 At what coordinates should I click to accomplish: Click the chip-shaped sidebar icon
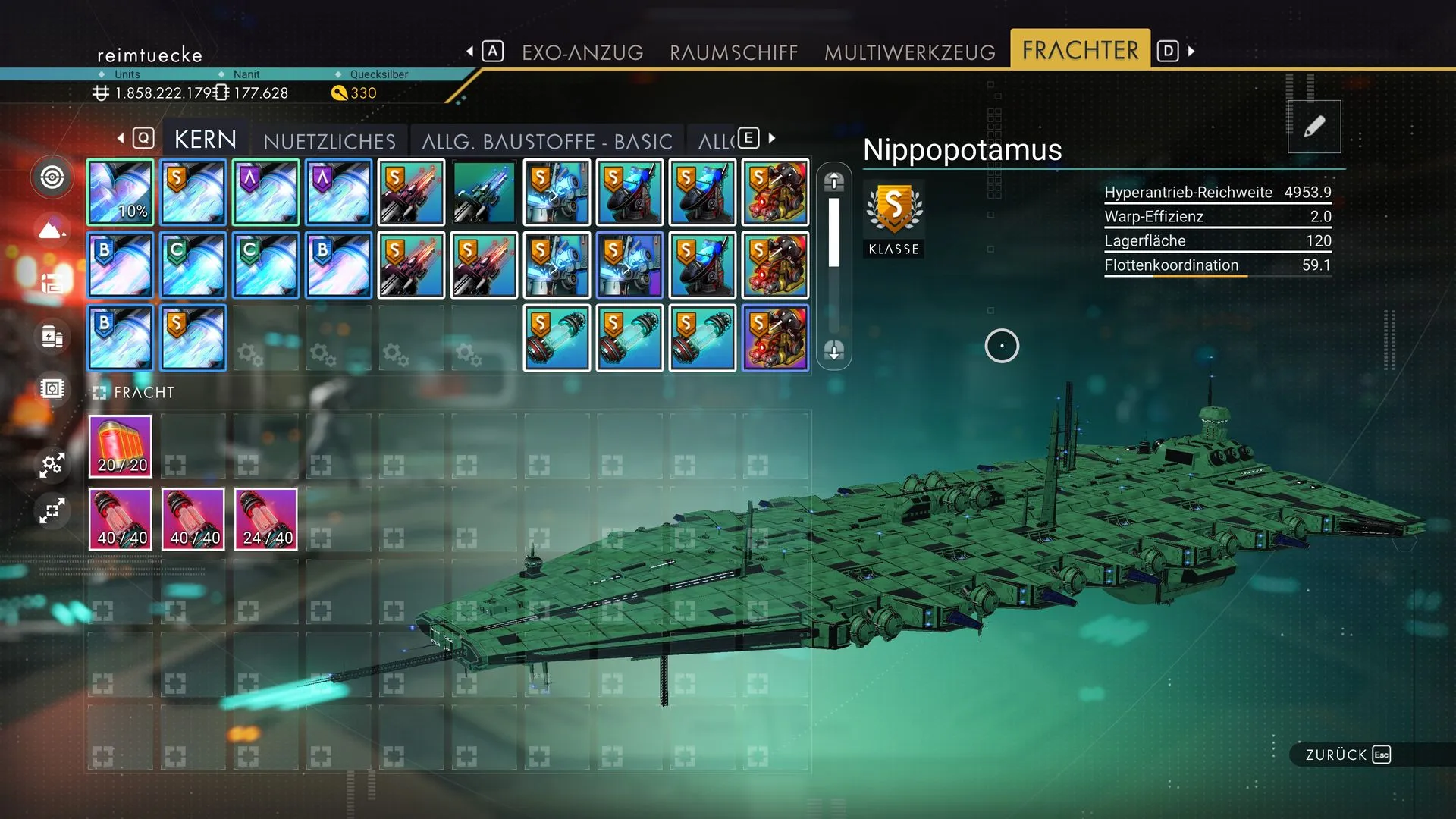point(52,389)
